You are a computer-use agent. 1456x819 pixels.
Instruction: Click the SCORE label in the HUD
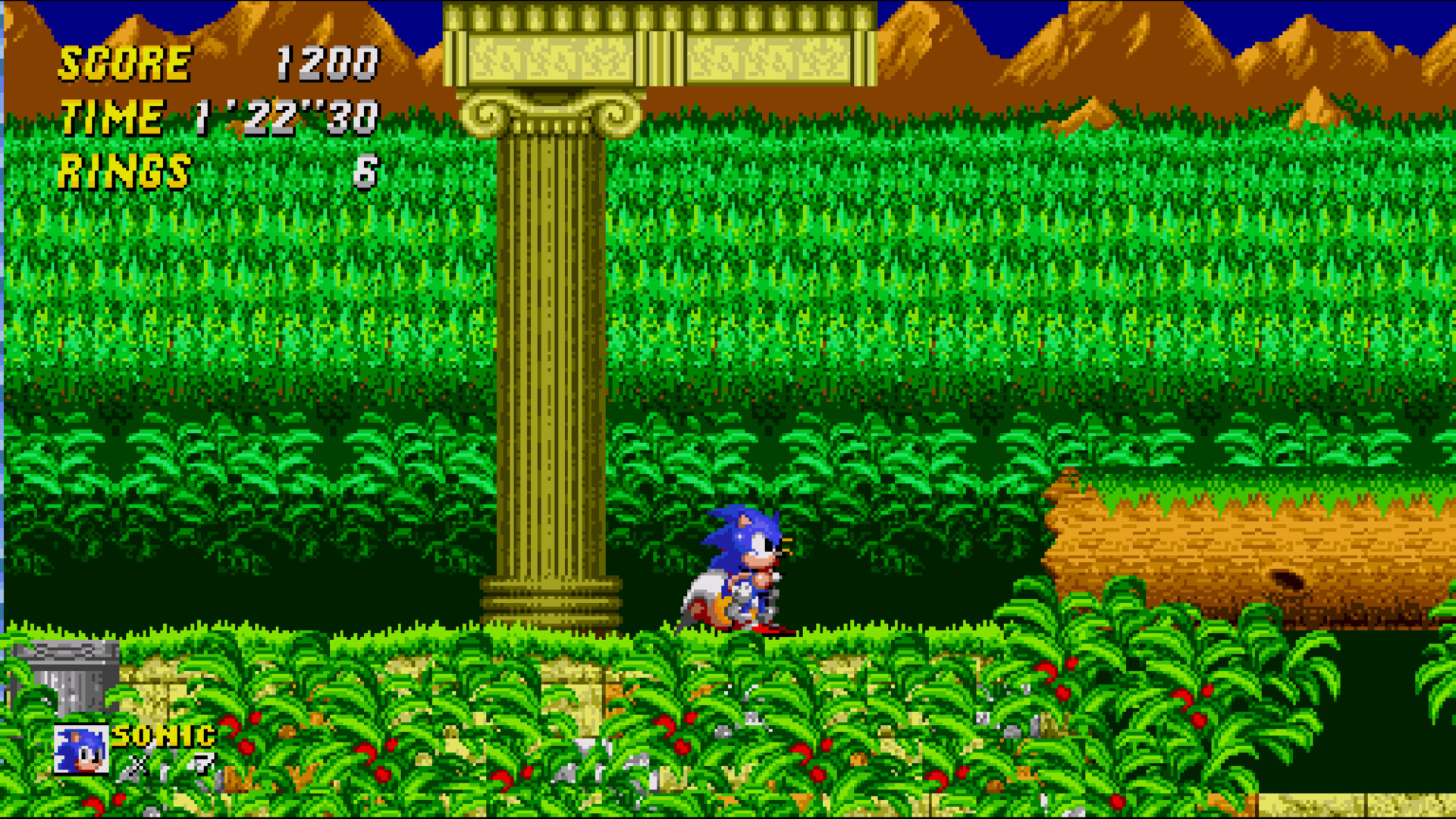(x=124, y=62)
